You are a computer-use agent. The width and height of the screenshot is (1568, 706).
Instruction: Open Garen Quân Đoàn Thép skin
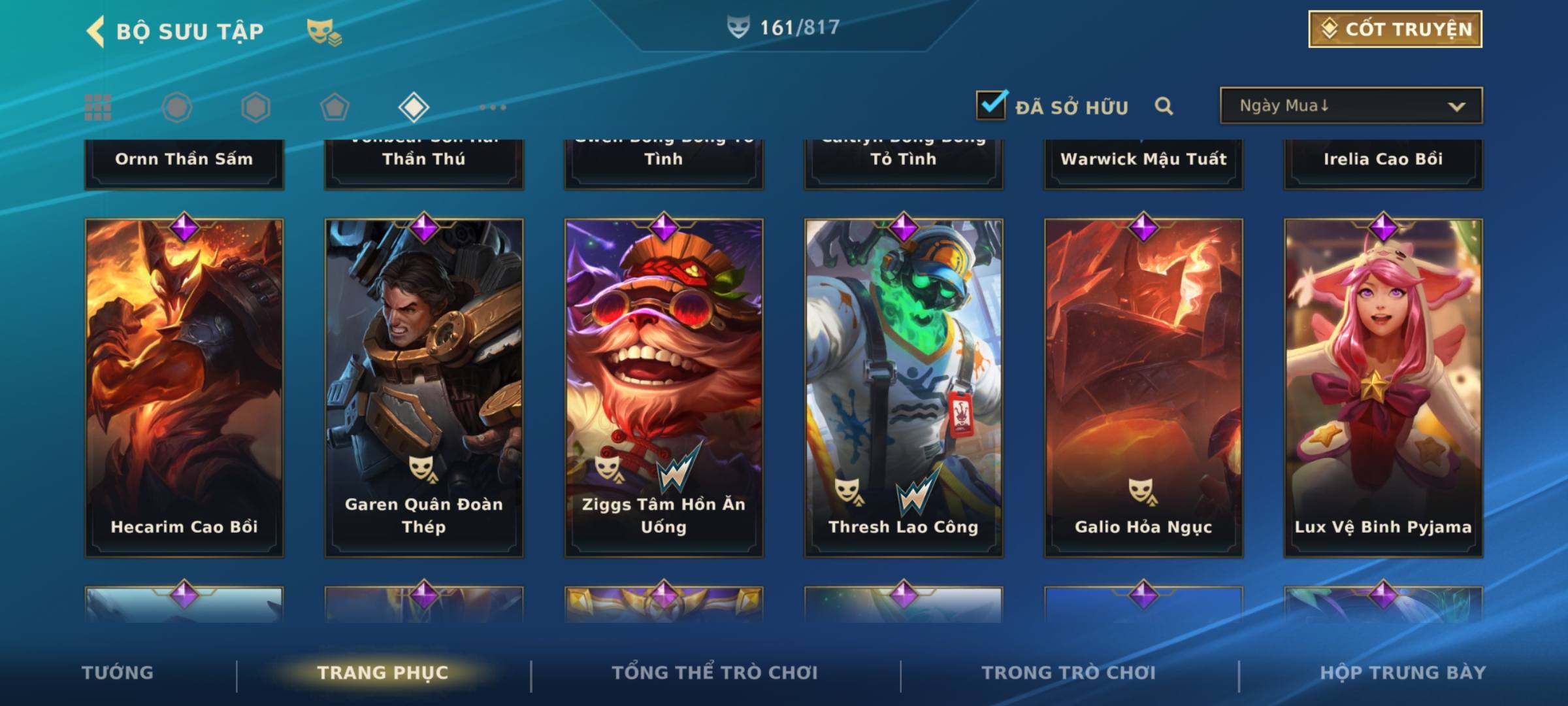tap(424, 387)
